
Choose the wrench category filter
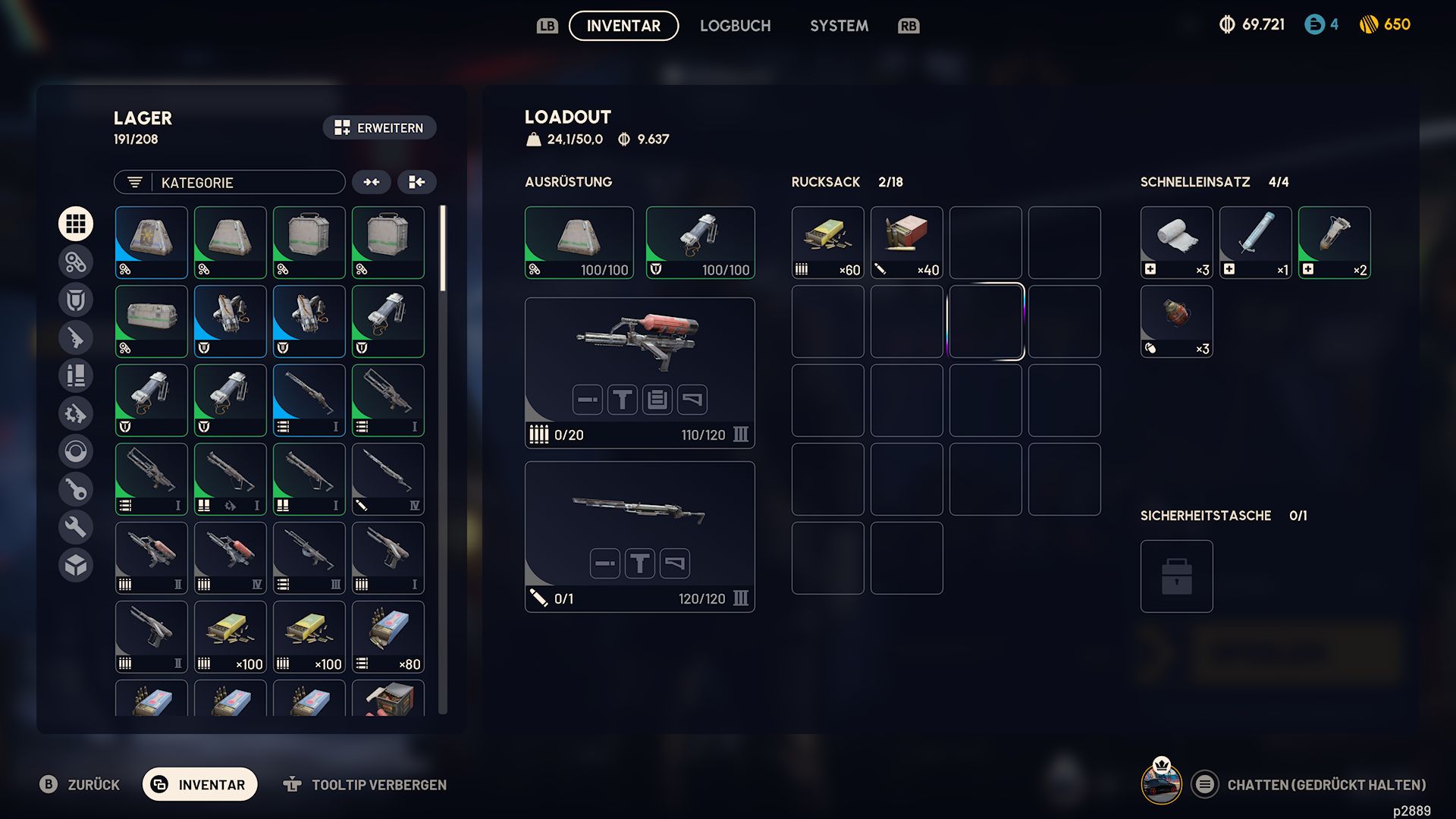point(76,527)
